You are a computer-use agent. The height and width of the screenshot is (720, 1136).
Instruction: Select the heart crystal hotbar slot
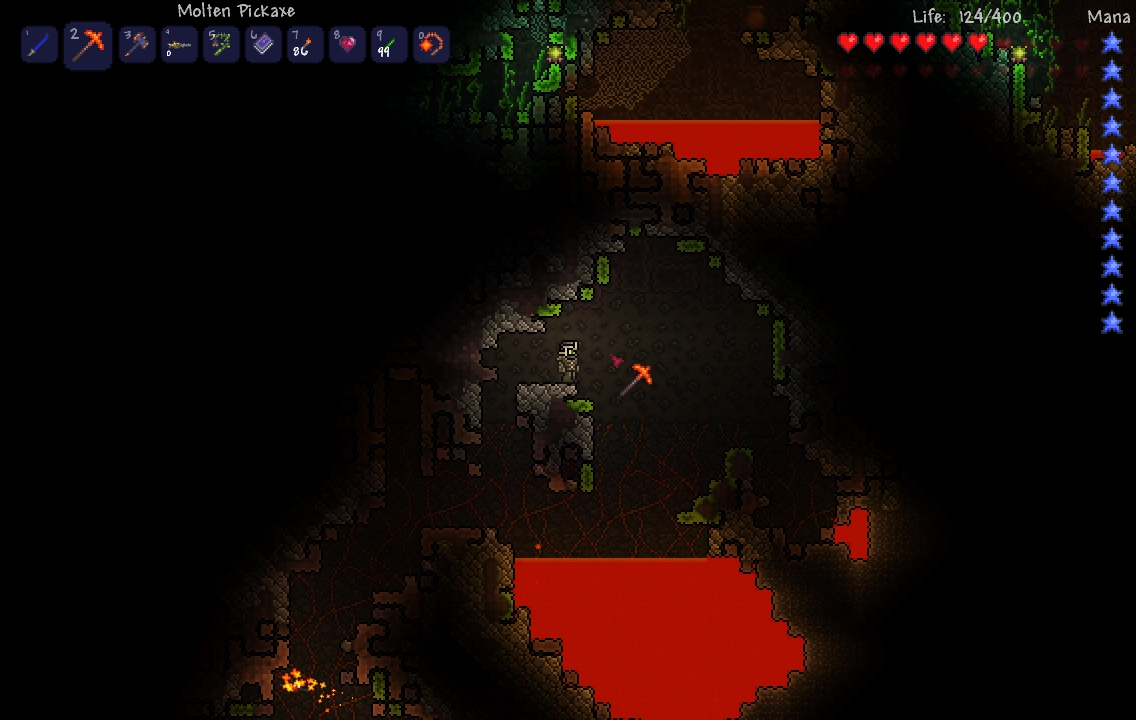[347, 45]
